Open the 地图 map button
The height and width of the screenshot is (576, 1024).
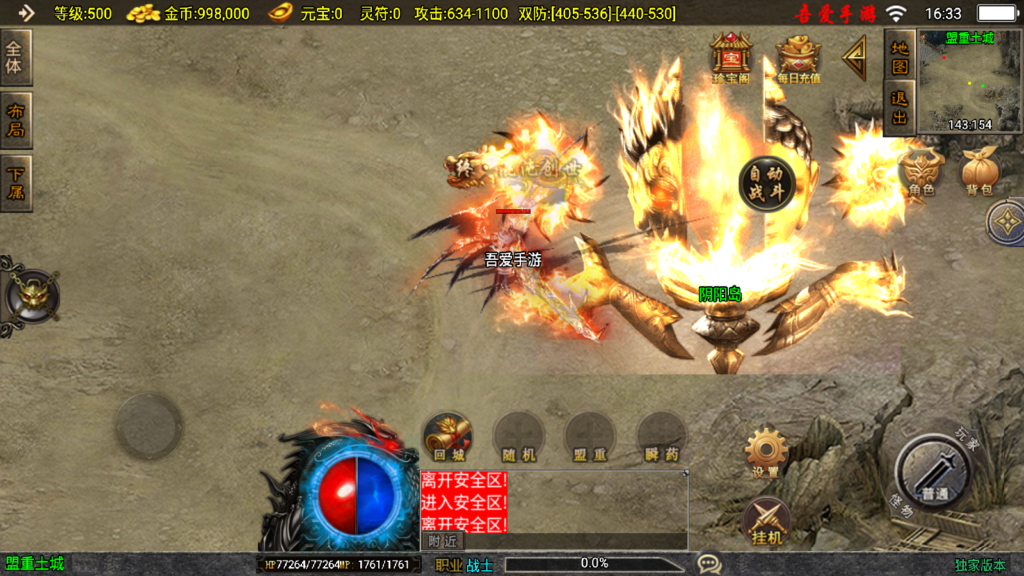(x=900, y=56)
